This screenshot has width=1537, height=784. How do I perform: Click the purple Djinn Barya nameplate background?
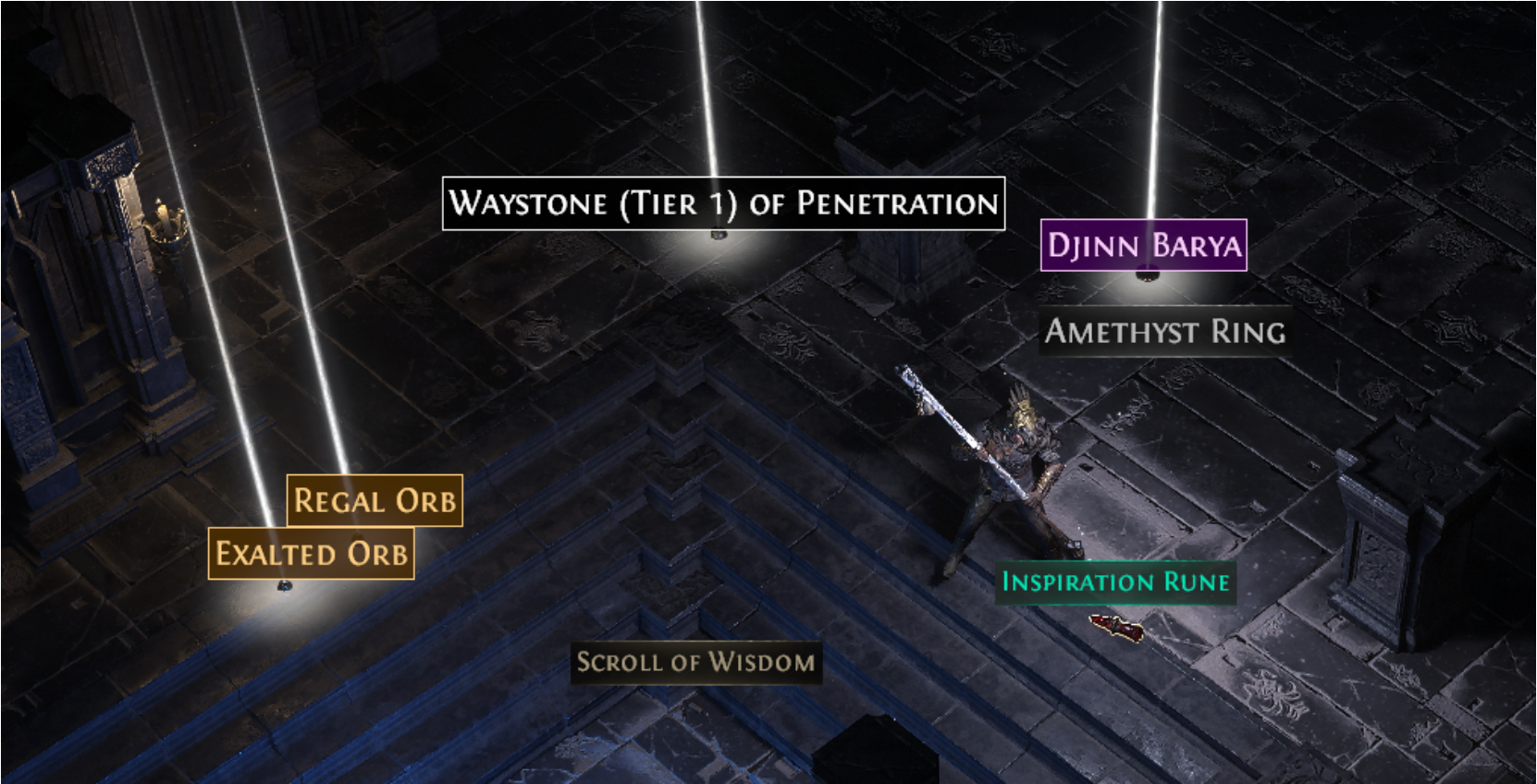[1147, 245]
